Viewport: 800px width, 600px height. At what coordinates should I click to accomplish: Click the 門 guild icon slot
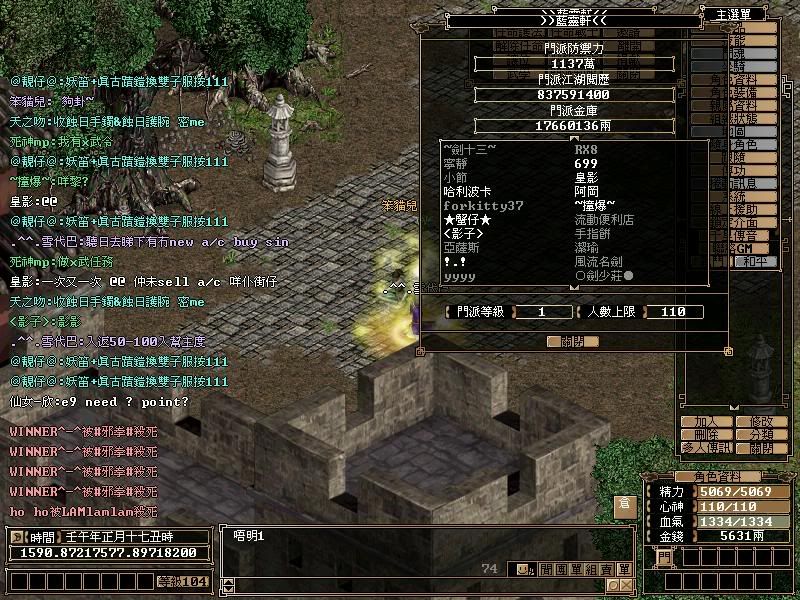pos(664,557)
